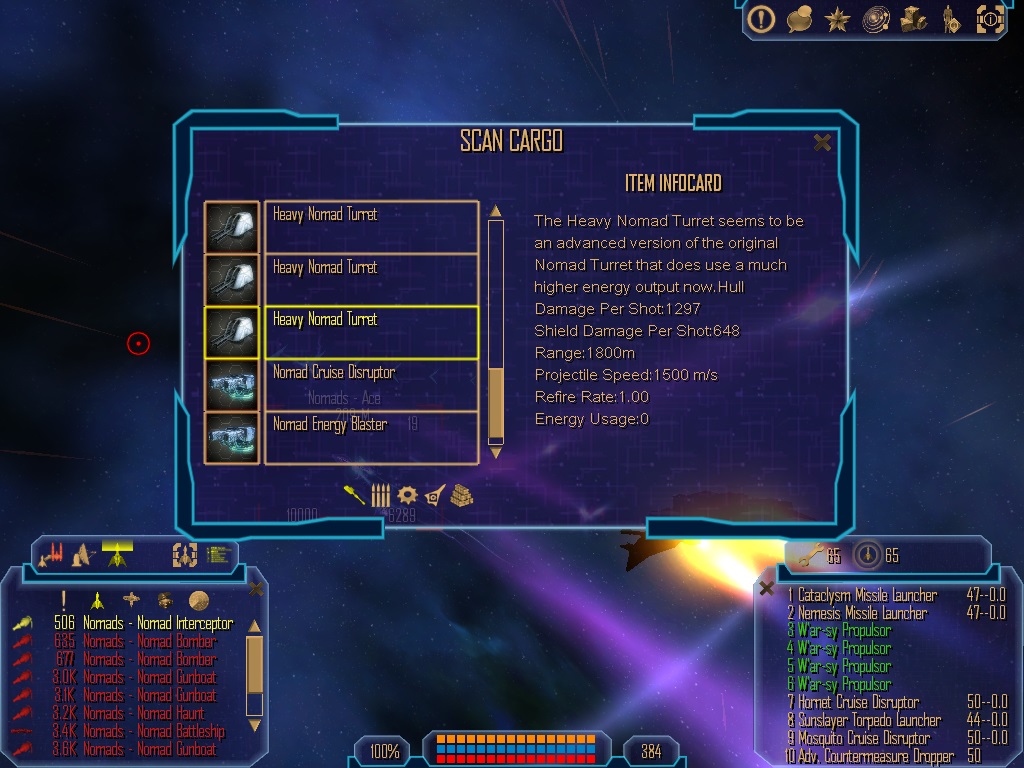Click the cargo list scroll-up arrow
Screen dimensions: 1024x768
pyautogui.click(x=495, y=211)
